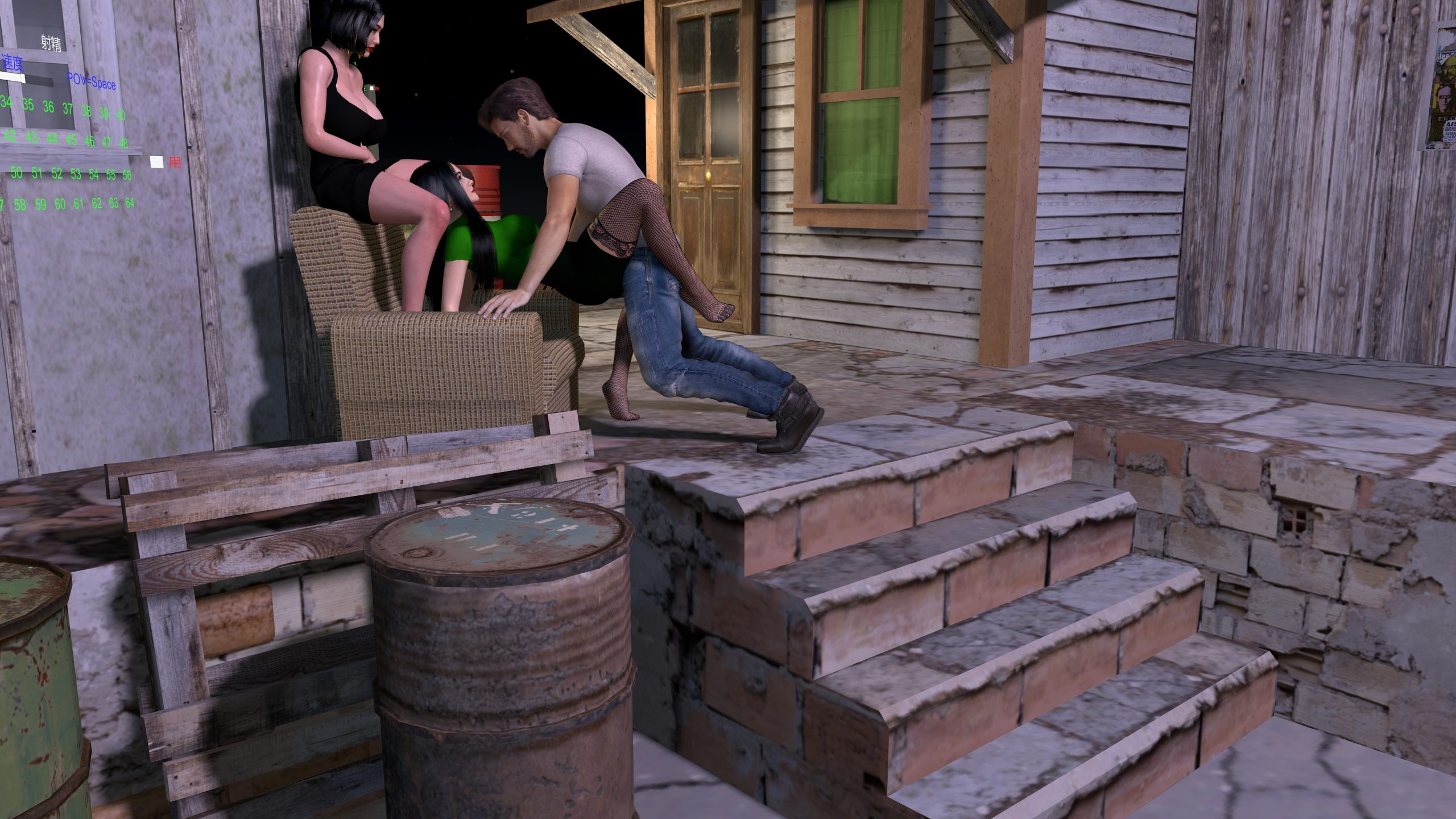This screenshot has height=819, width=1456.
Task: Click the green number 58
Action: pos(20,205)
